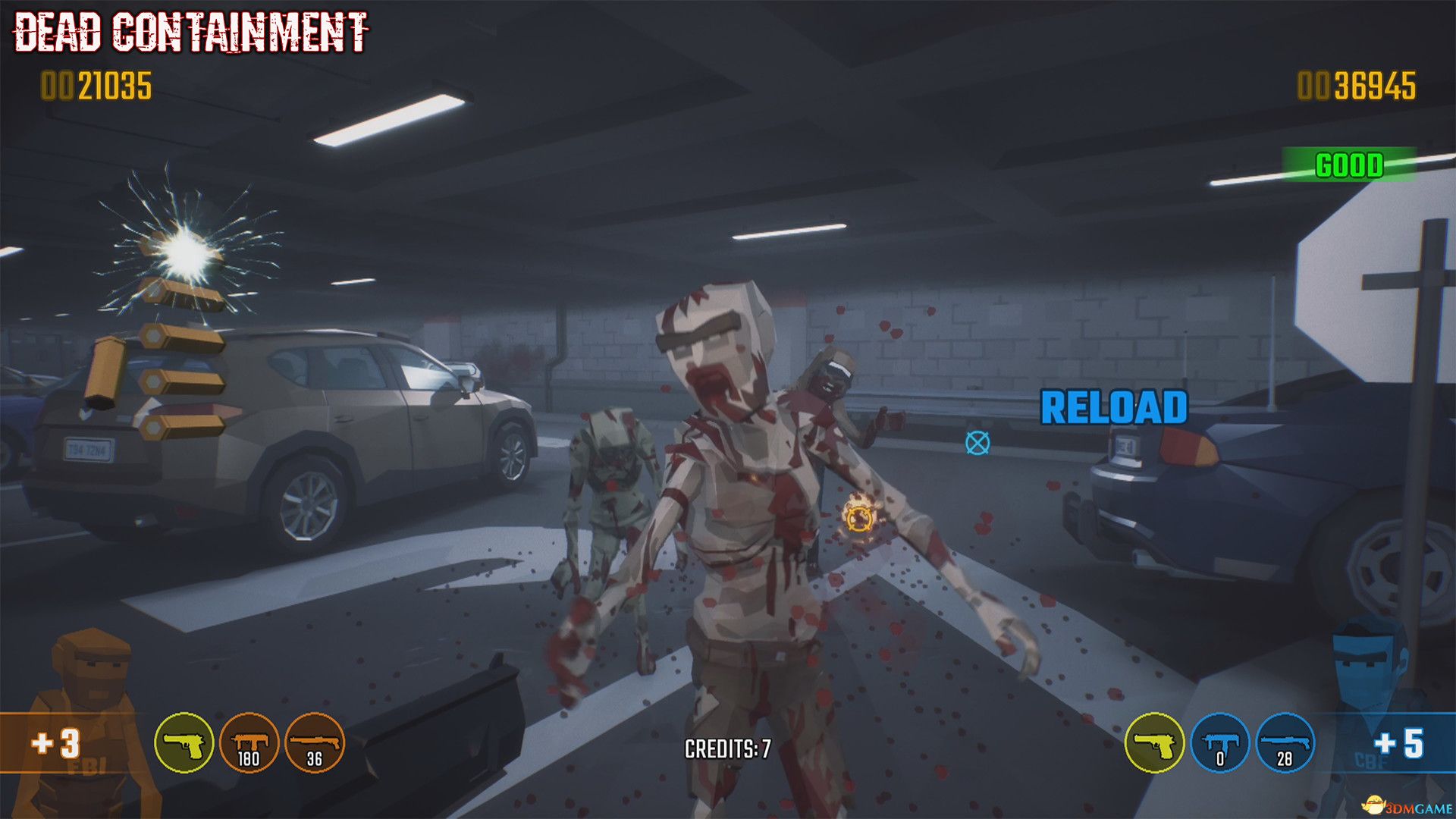Click the DEAD CONTAINMENT title logo
This screenshot has height=819, width=1456.
(x=190, y=32)
